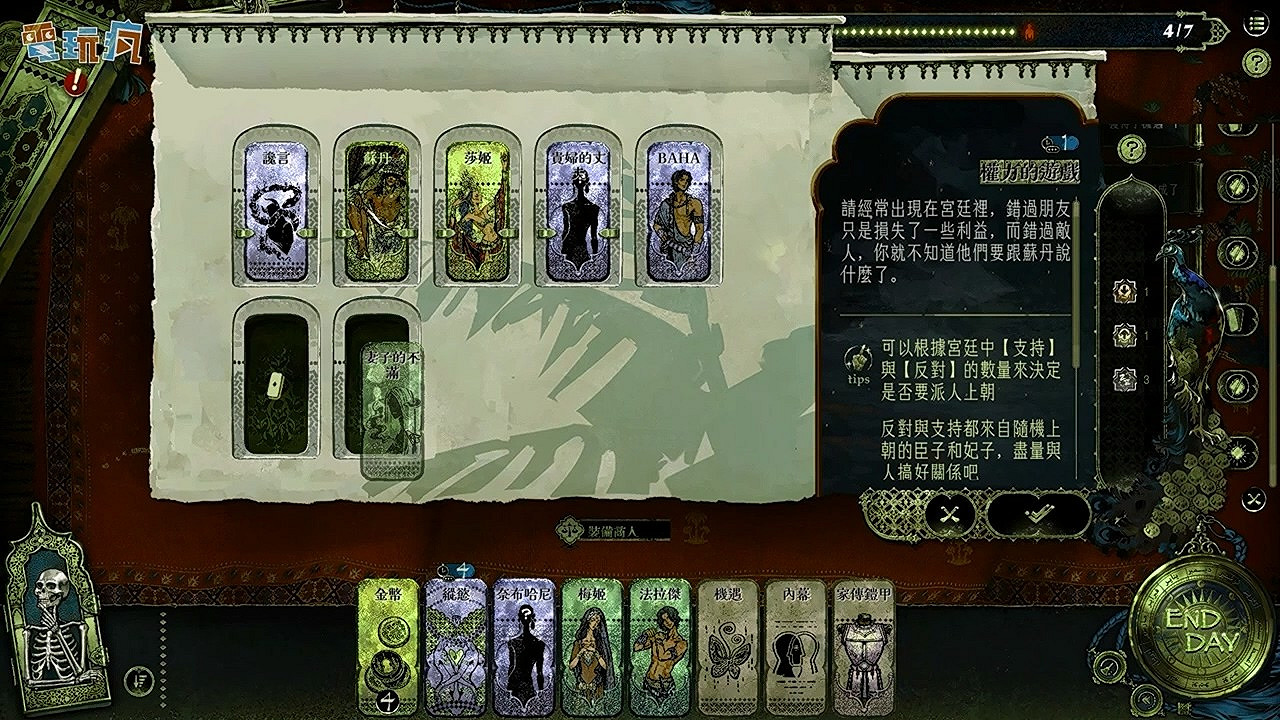Click the flame icon on the progress bar
The height and width of the screenshot is (720, 1280).
[x=1028, y=32]
